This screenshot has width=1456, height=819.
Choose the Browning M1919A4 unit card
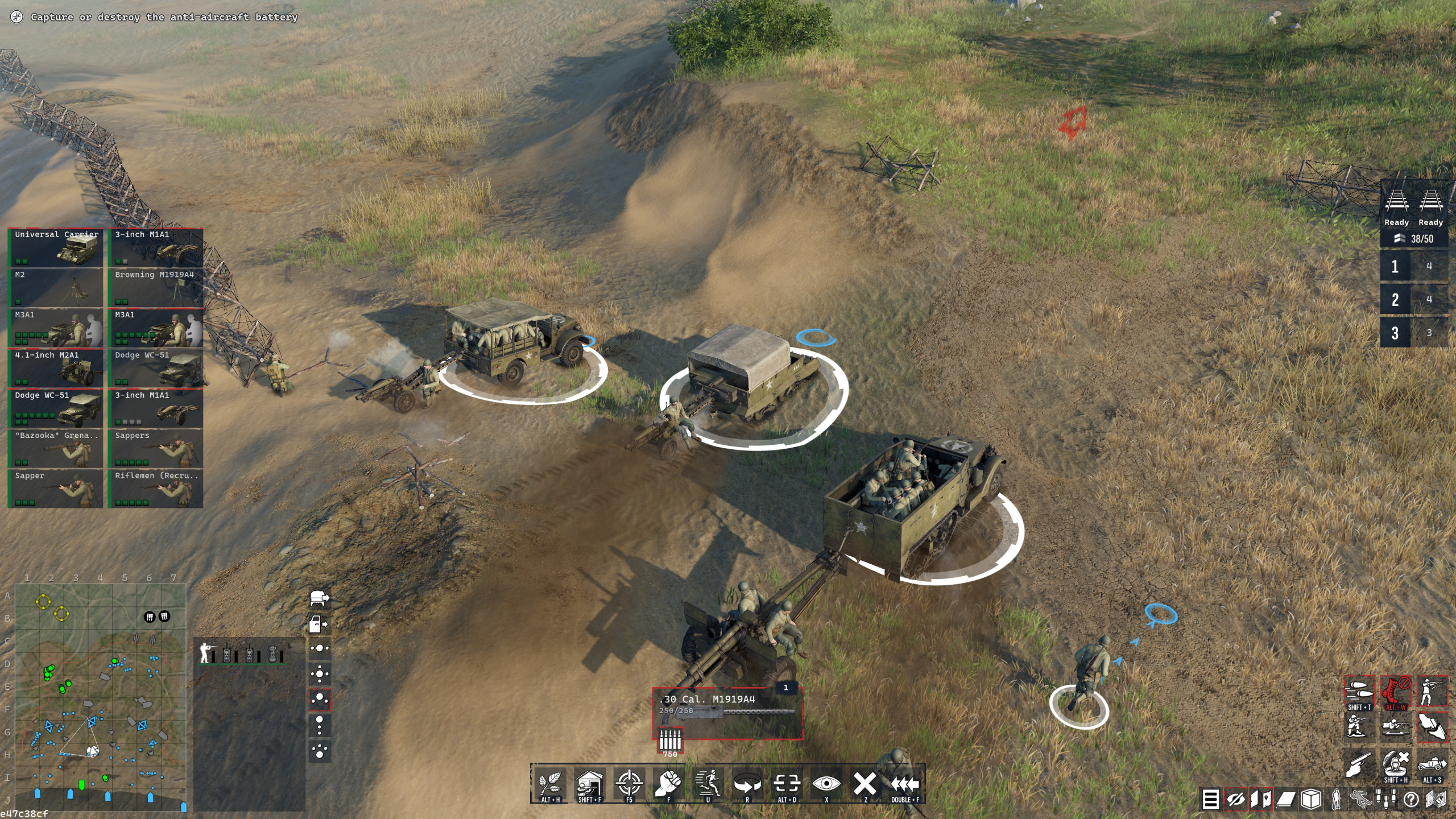pyautogui.click(x=156, y=288)
